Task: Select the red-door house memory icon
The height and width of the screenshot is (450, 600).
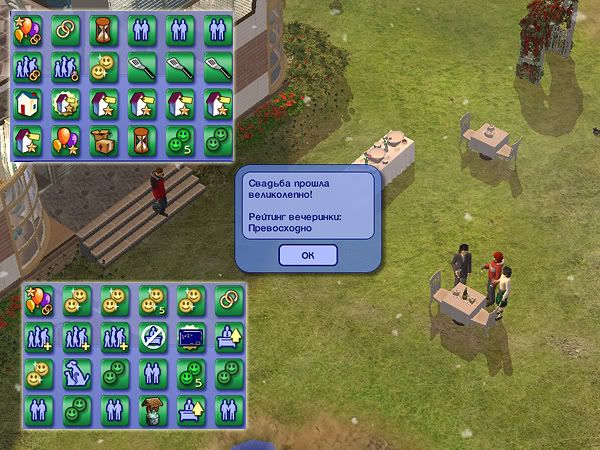Action: tap(27, 103)
